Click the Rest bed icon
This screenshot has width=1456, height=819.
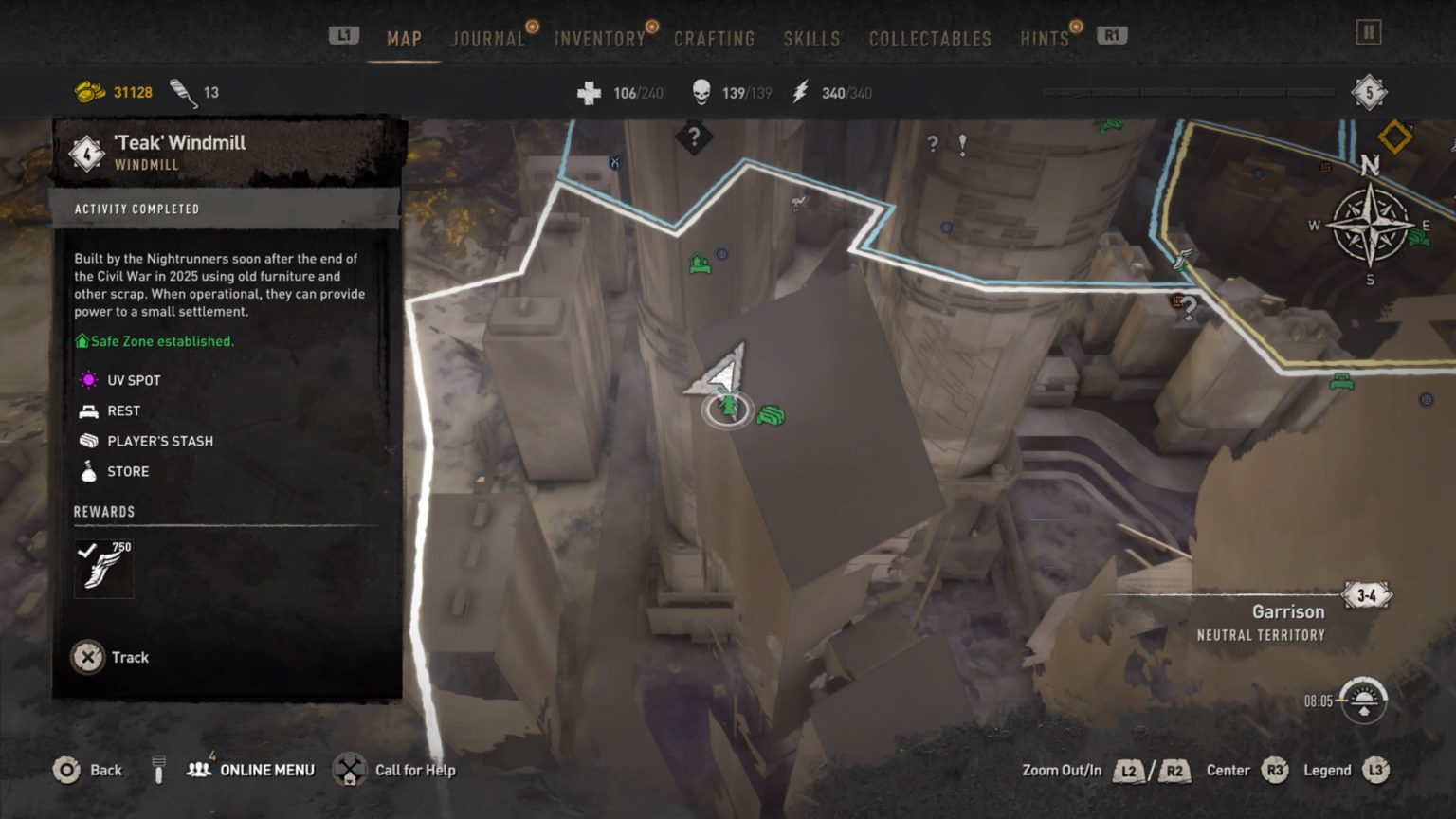88,410
